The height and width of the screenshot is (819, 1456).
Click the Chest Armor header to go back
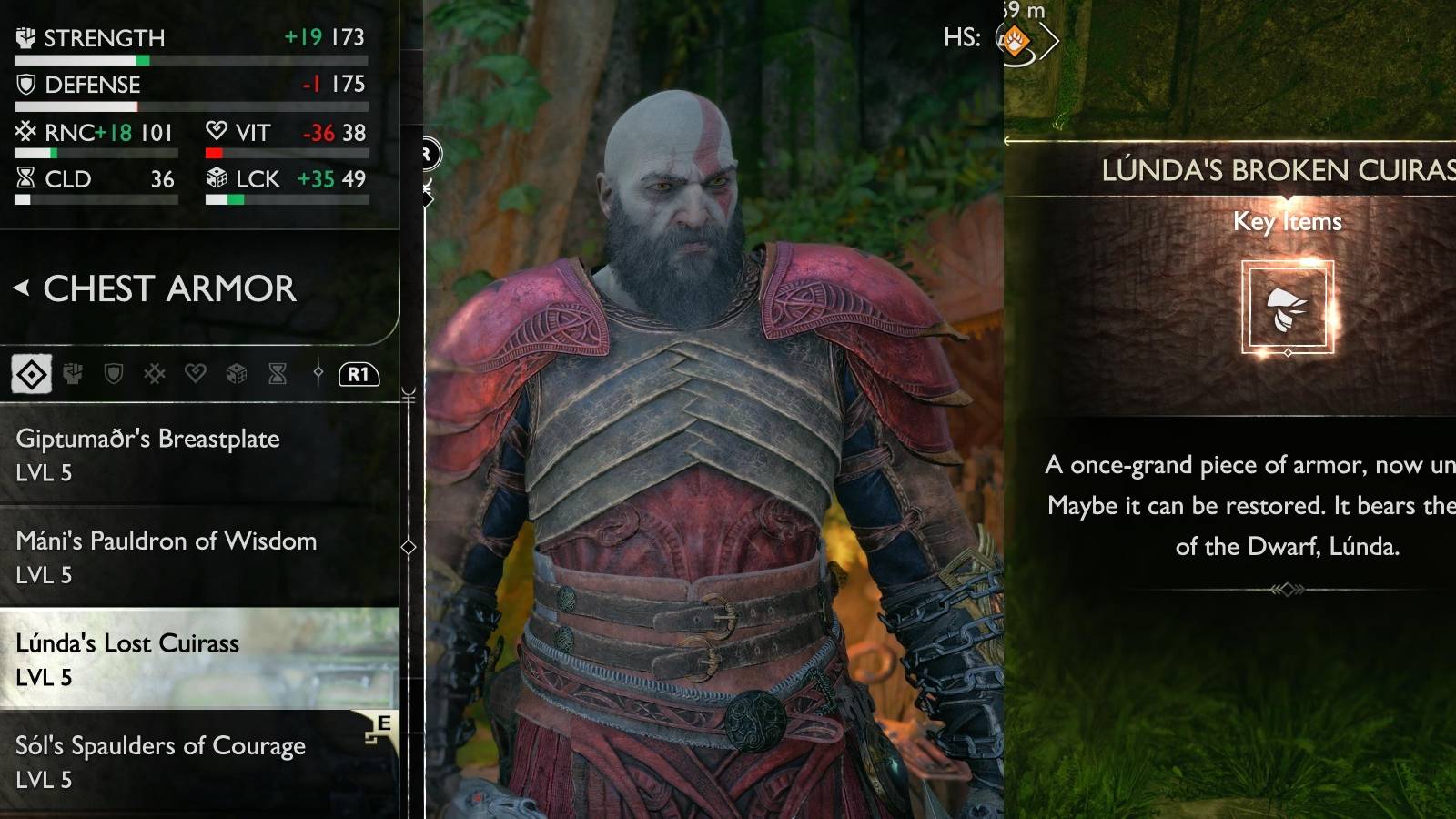164,289
